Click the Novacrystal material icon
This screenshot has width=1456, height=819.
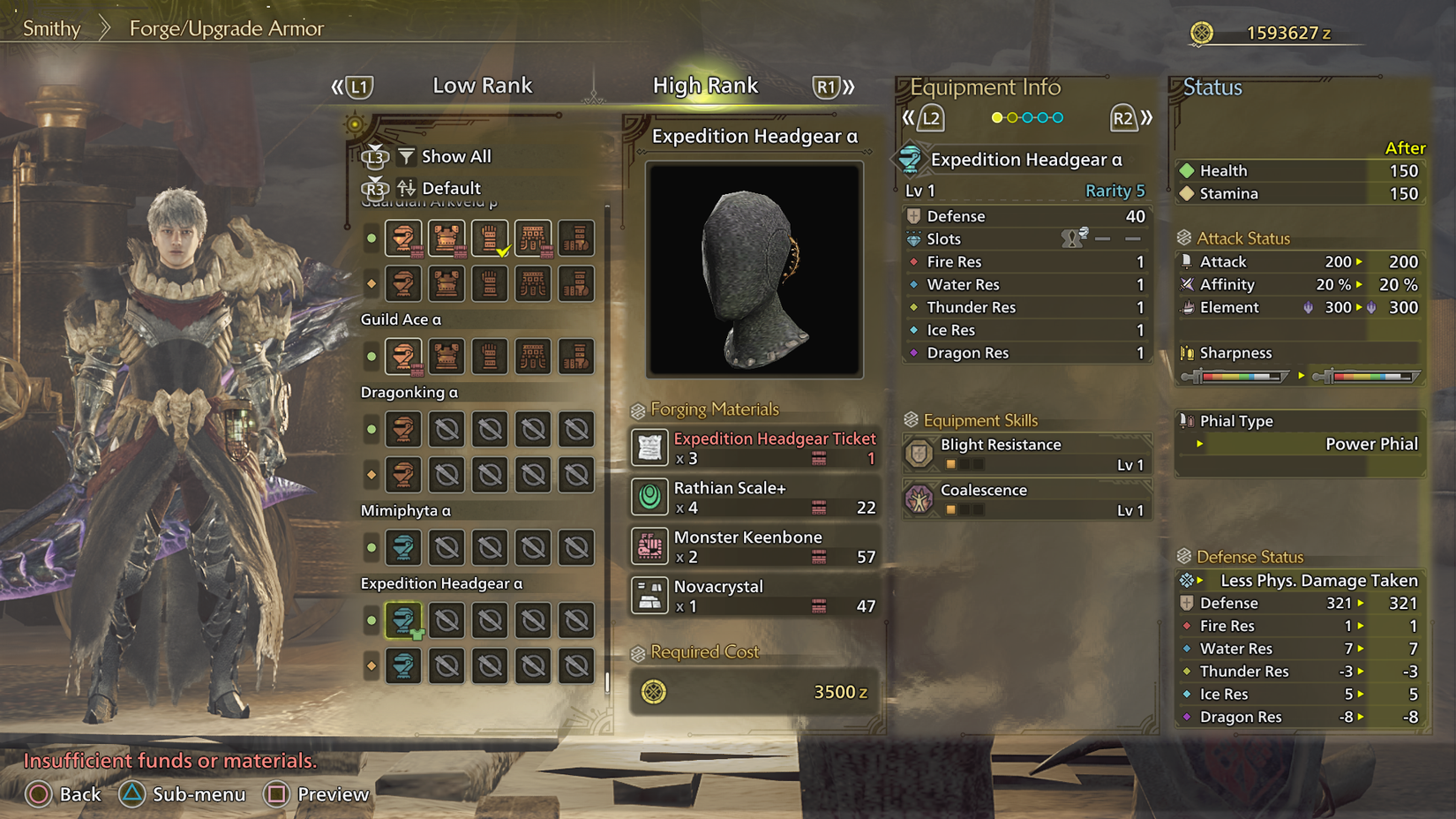(649, 596)
